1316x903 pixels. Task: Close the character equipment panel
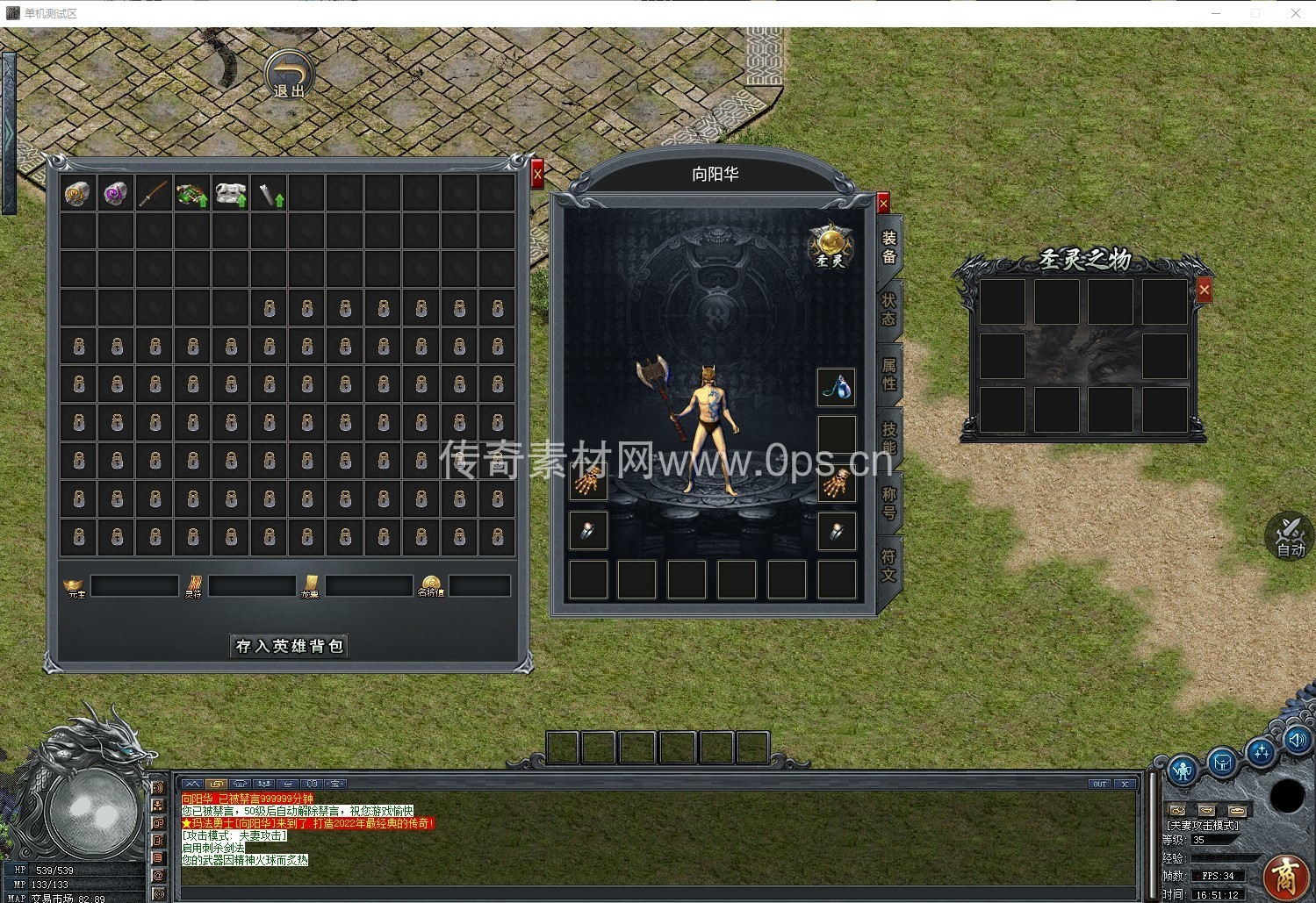tap(883, 204)
